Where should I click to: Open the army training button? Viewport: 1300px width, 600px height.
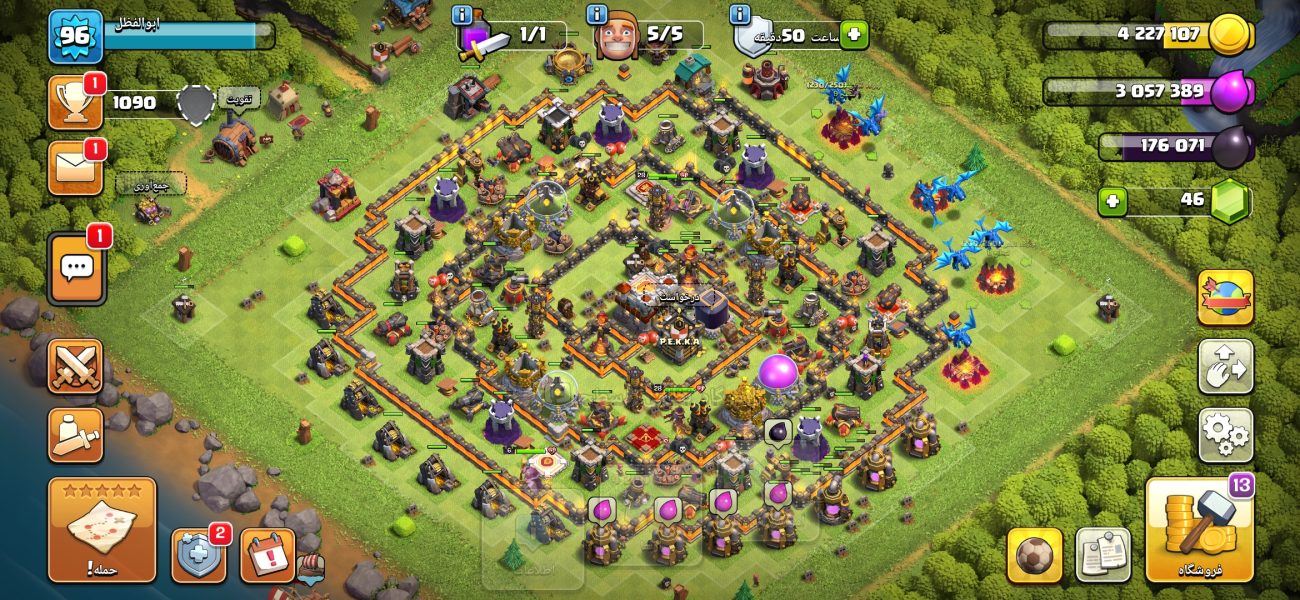[76, 435]
